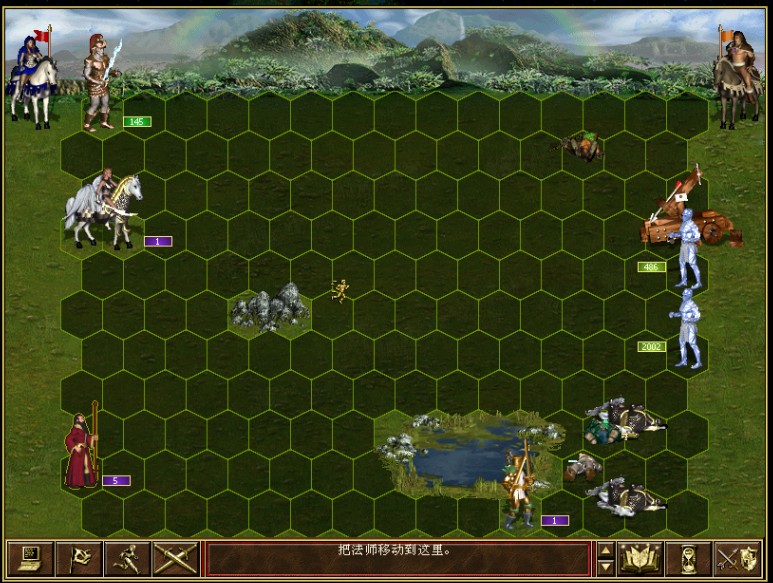Toggle auto-combat with the crossed swords button
Viewport: 773px width, 583px height.
[174, 558]
